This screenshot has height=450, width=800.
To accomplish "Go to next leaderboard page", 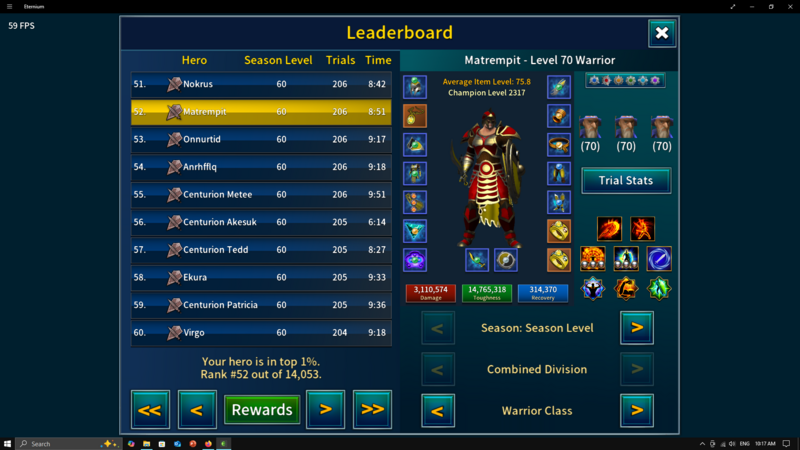I will [325, 409].
